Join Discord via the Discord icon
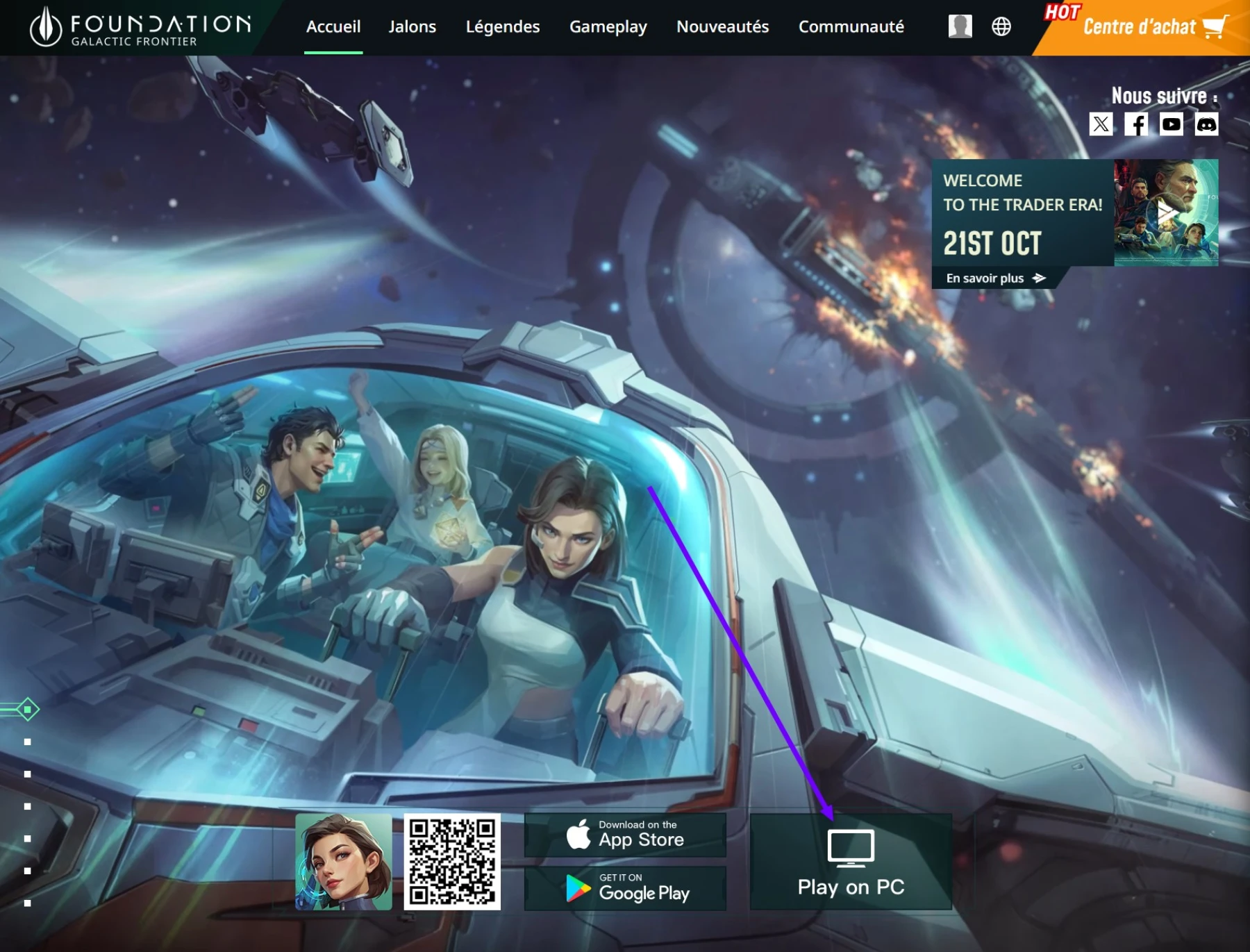Image resolution: width=1250 pixels, height=952 pixels. click(x=1208, y=125)
